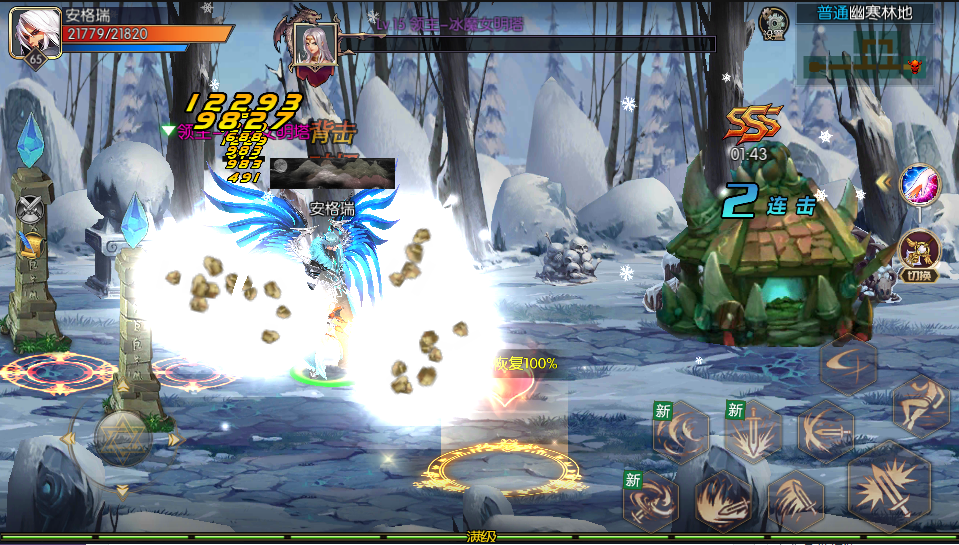The height and width of the screenshot is (545, 959).
Task: Use the flaming sword wave skill
Action: point(723,500)
